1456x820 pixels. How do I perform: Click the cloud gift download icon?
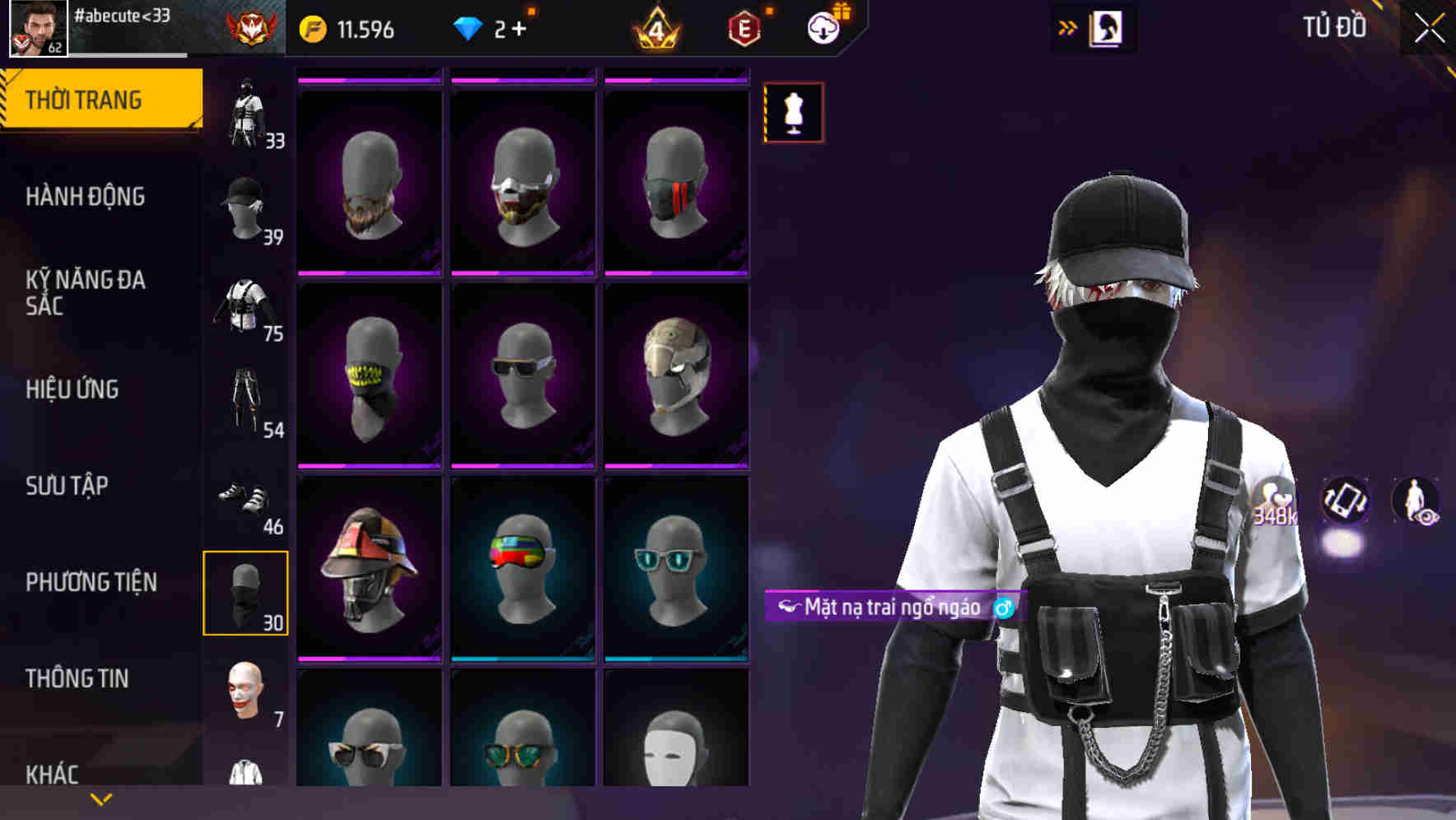(823, 27)
